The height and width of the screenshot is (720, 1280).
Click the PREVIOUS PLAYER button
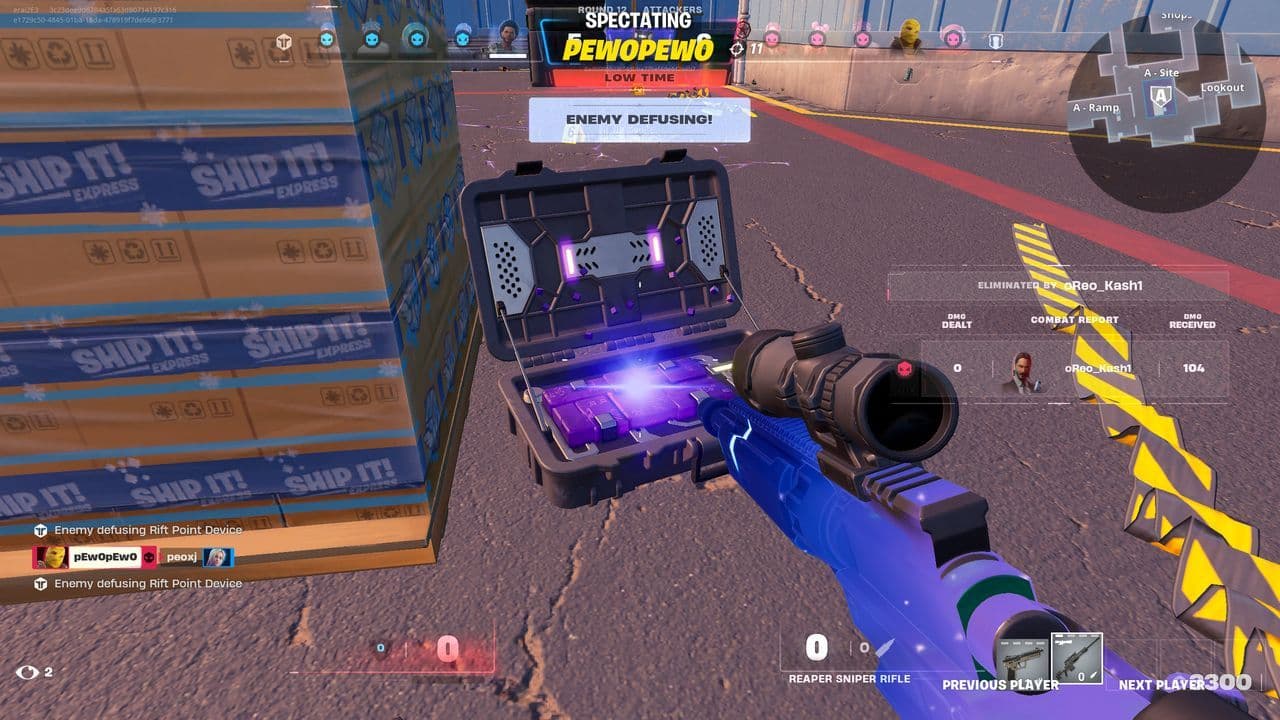[1000, 686]
